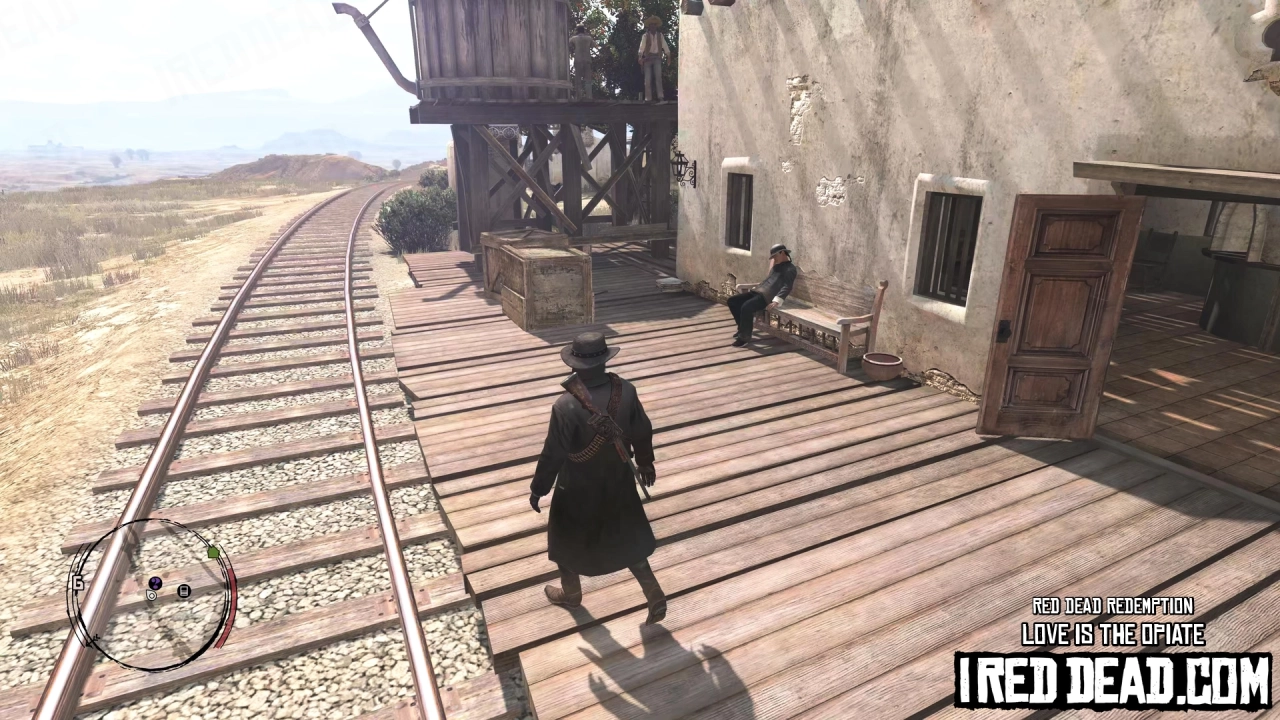Select the purple stranger question mark on minimap
Viewport: 1280px width, 720px height.
155,584
